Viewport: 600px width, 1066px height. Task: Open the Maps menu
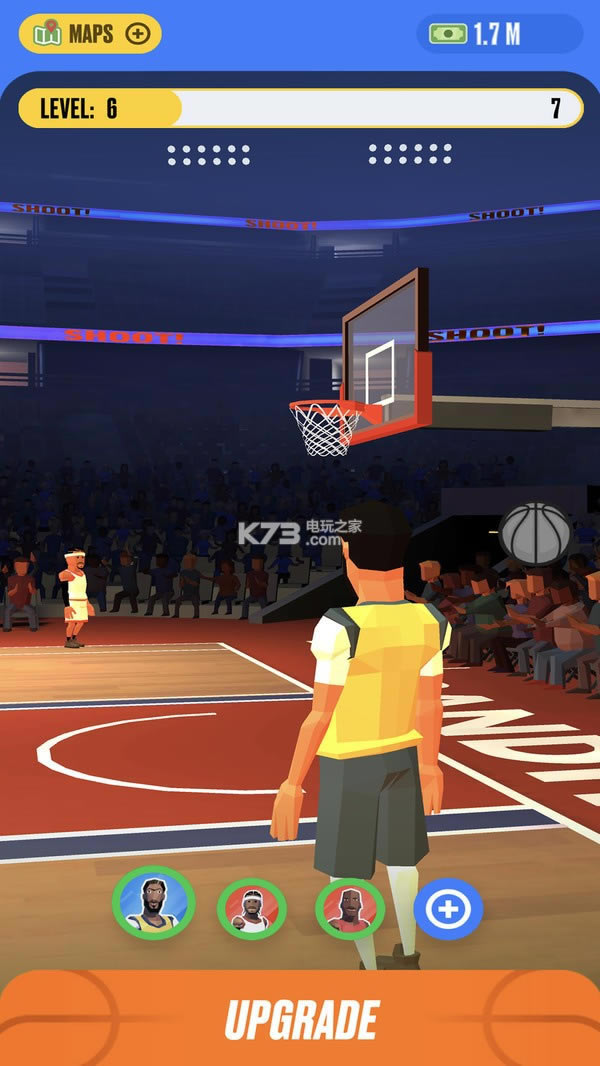point(90,34)
